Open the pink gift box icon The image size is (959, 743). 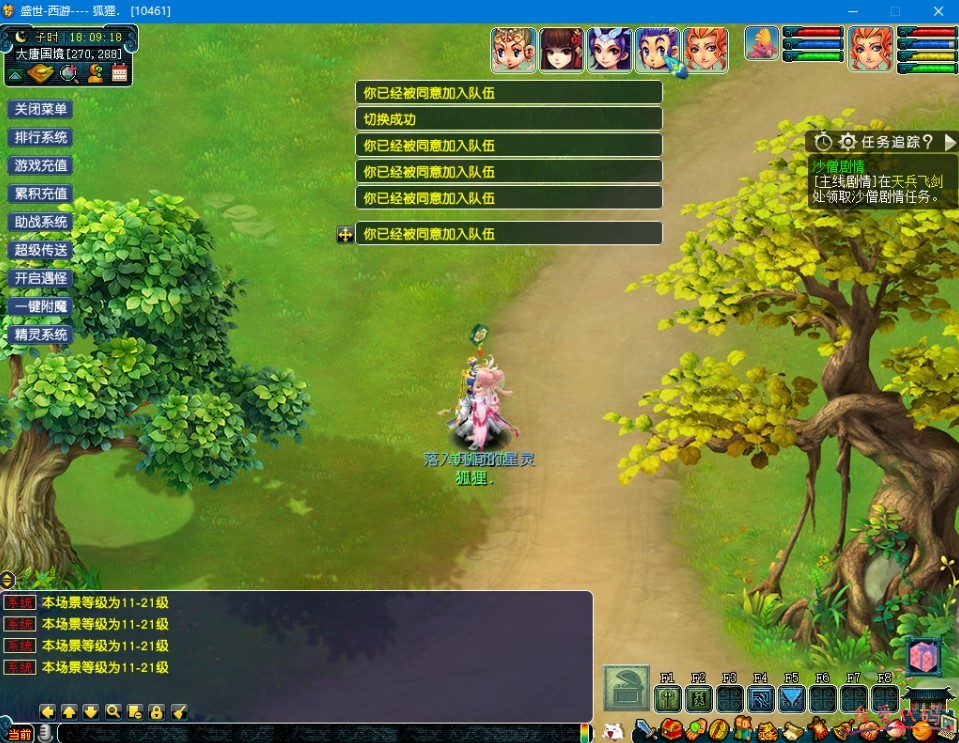coord(923,657)
